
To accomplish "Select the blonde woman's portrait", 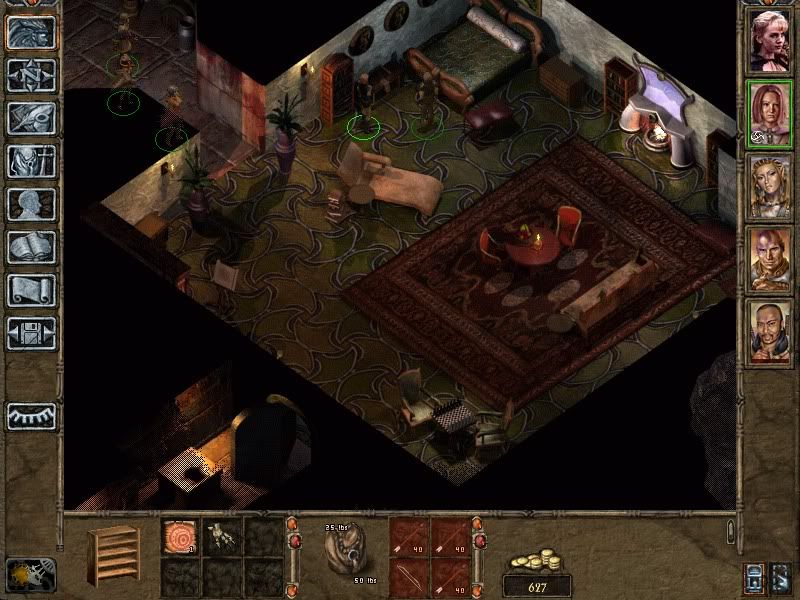I will pos(769,40).
